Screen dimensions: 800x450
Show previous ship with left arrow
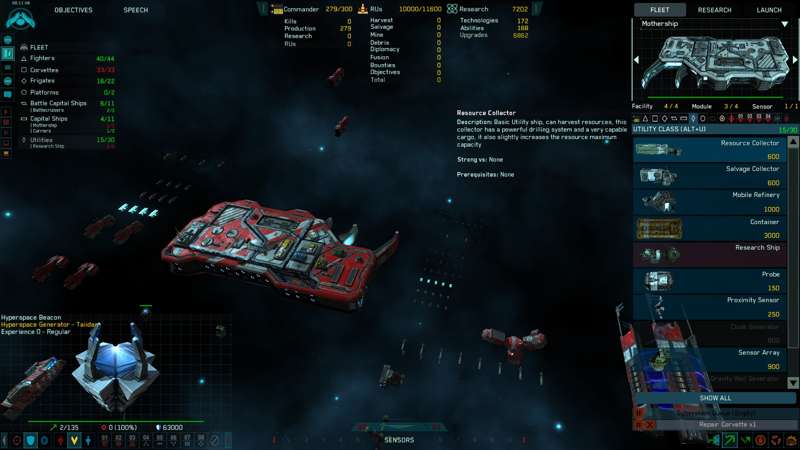[x=637, y=60]
